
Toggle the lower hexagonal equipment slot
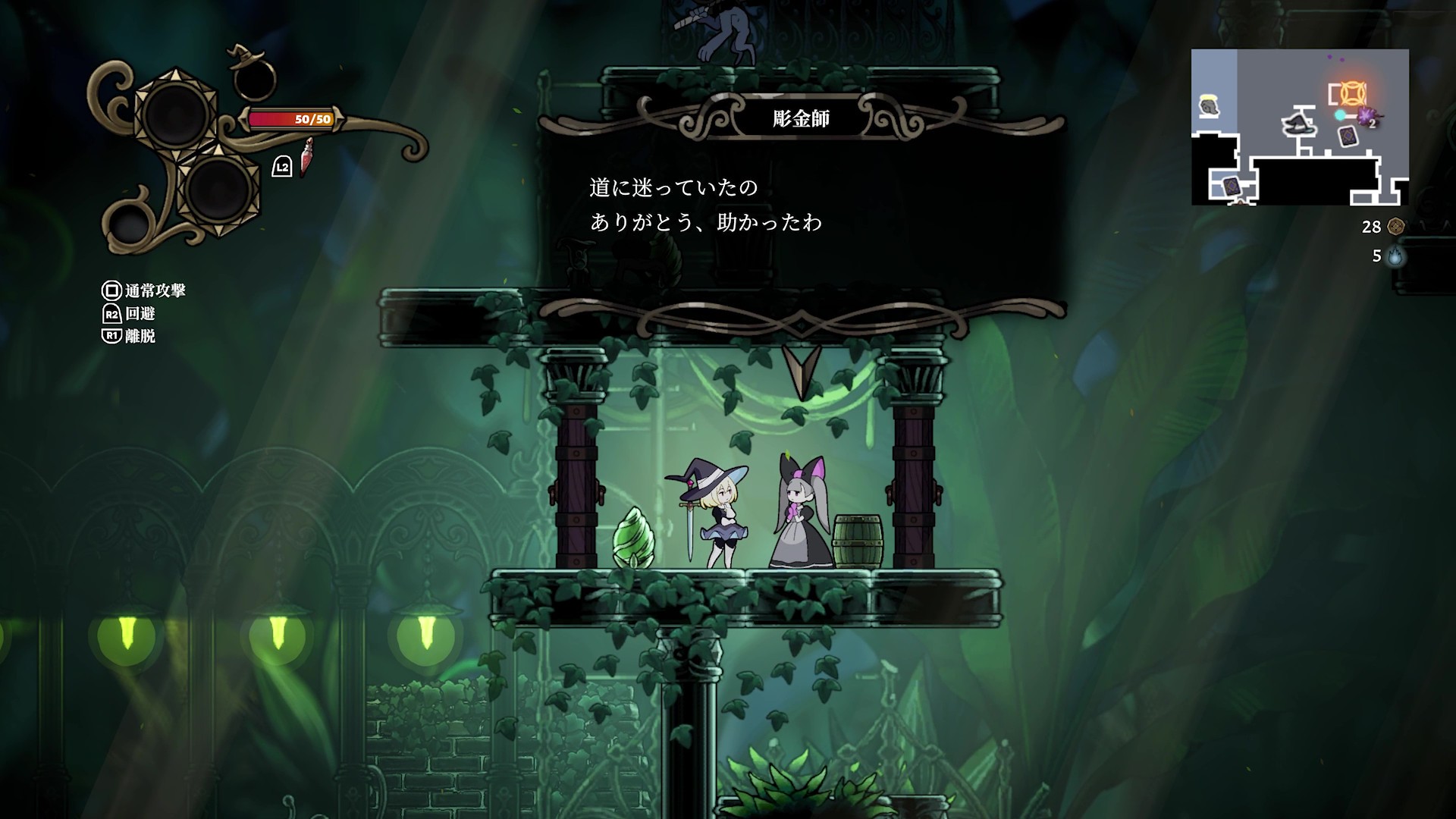pos(218,192)
